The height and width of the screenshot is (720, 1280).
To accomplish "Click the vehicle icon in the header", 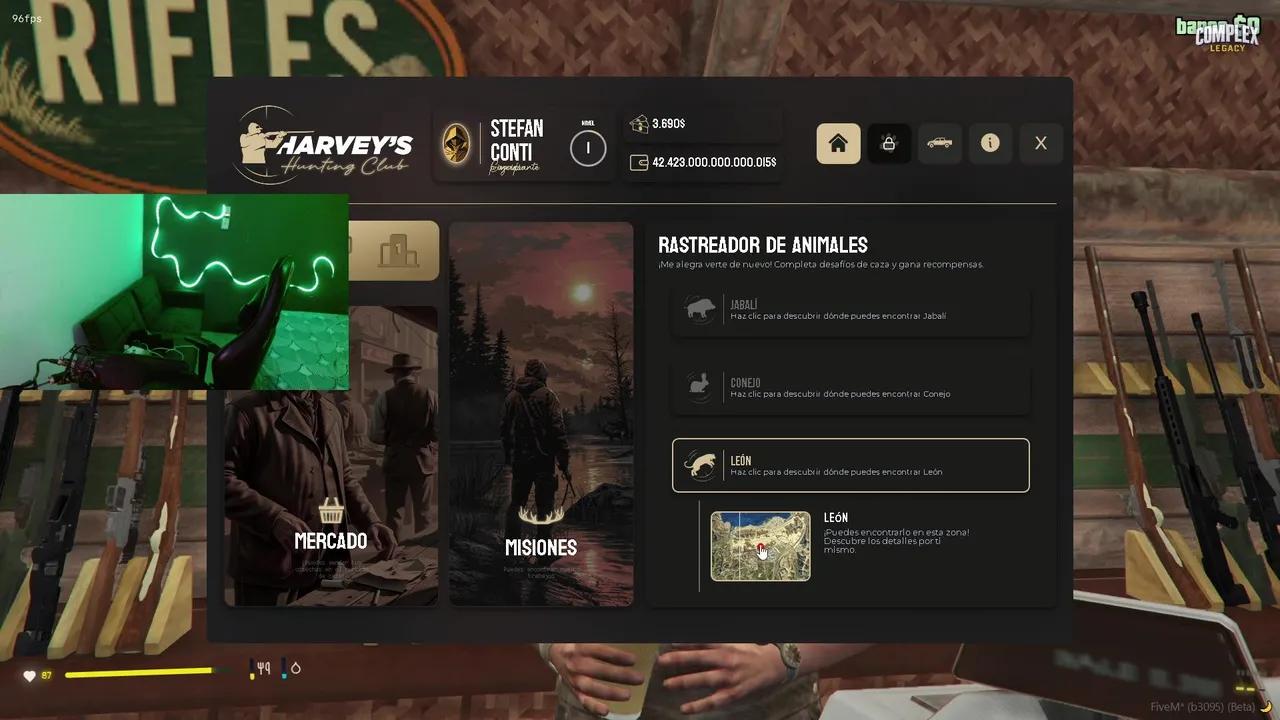I will click(939, 143).
